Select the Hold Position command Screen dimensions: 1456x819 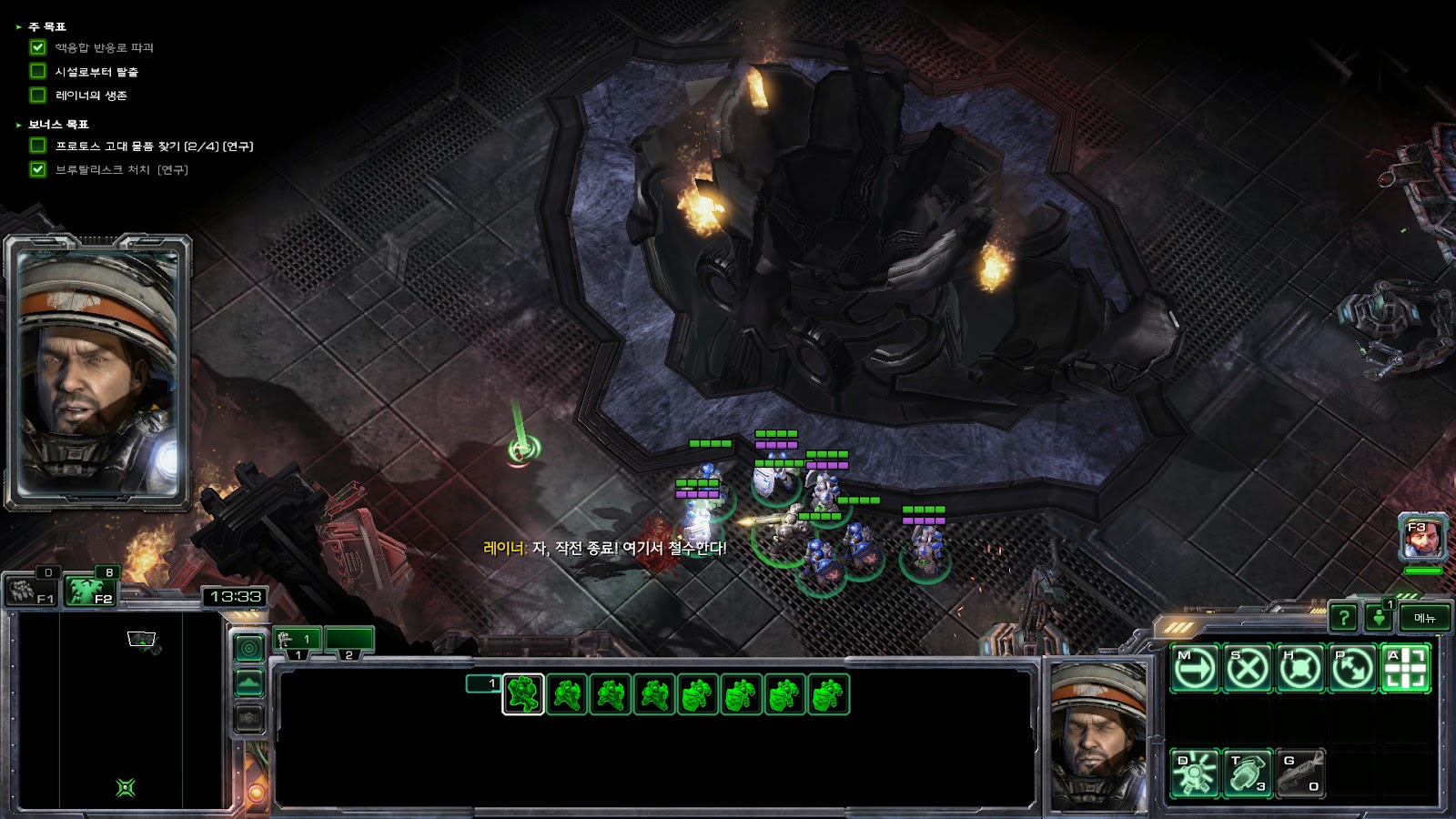coord(1300,669)
